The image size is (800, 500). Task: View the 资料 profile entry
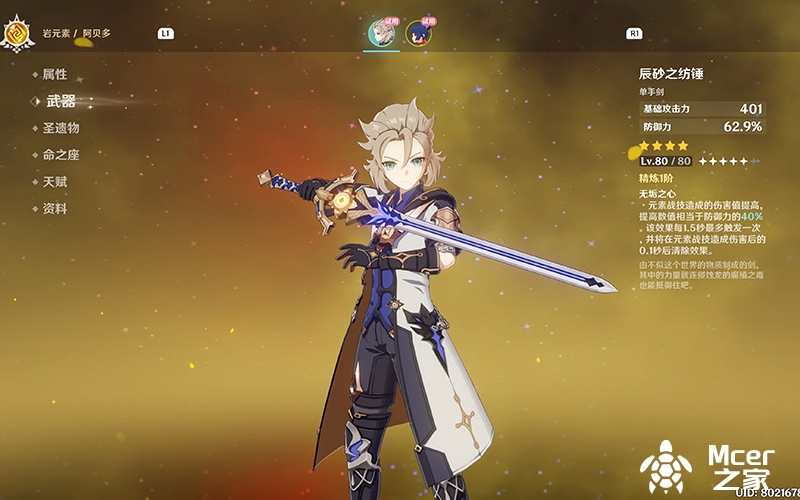[x=54, y=209]
